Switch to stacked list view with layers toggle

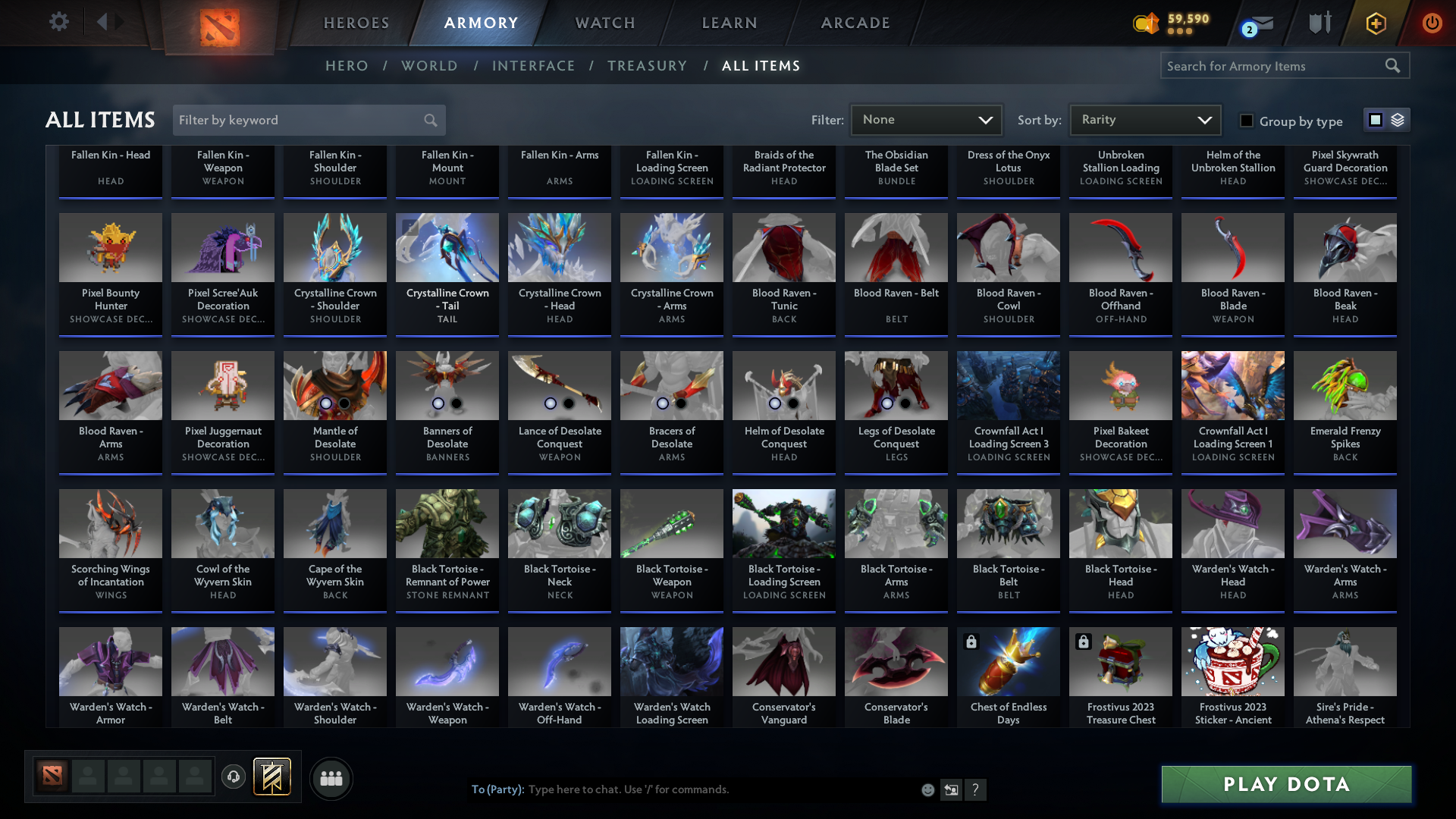1396,120
